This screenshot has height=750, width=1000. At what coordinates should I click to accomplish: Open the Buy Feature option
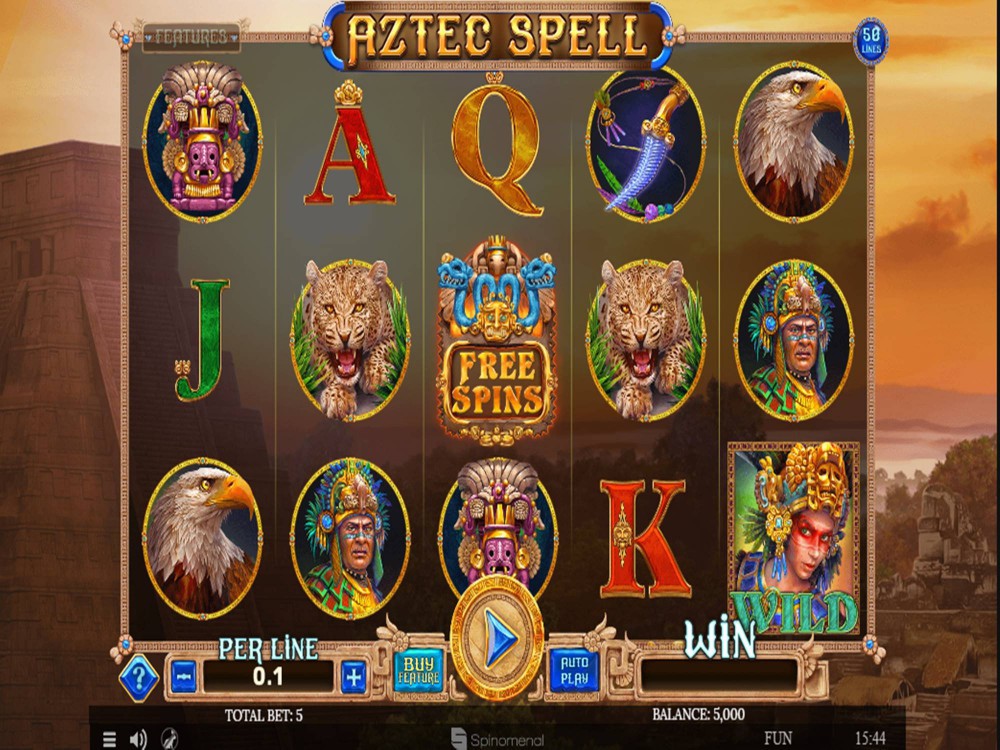pos(419,671)
